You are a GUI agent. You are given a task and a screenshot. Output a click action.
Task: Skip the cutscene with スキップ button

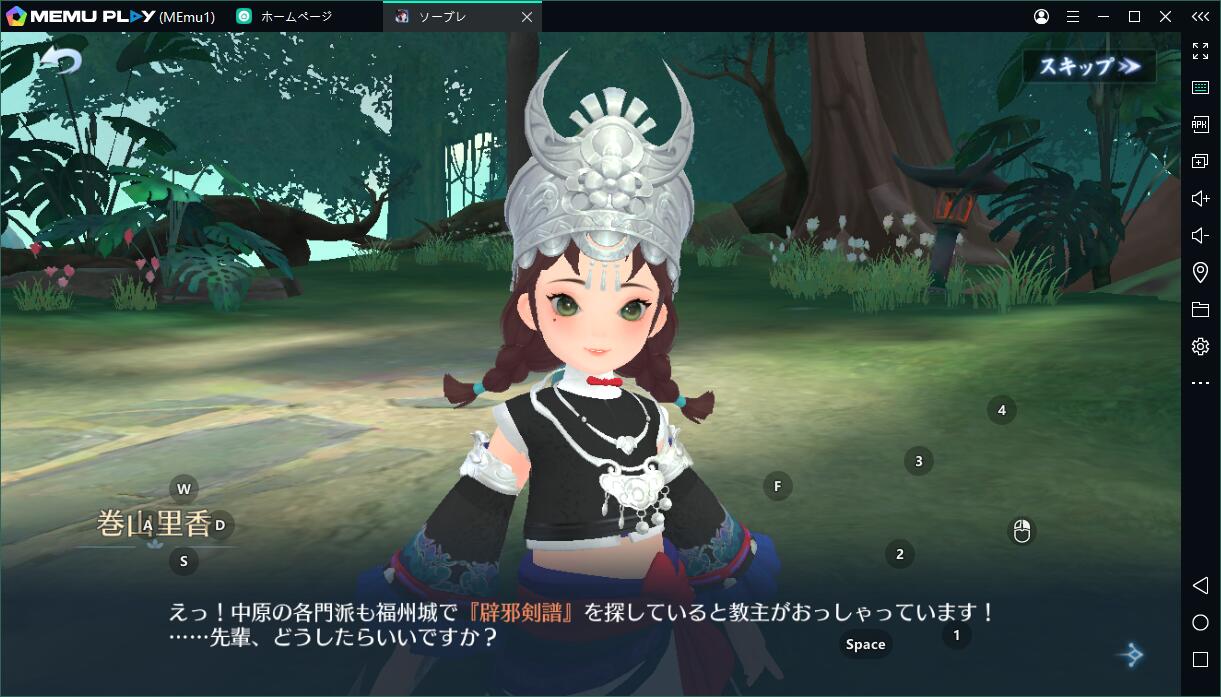[1089, 66]
